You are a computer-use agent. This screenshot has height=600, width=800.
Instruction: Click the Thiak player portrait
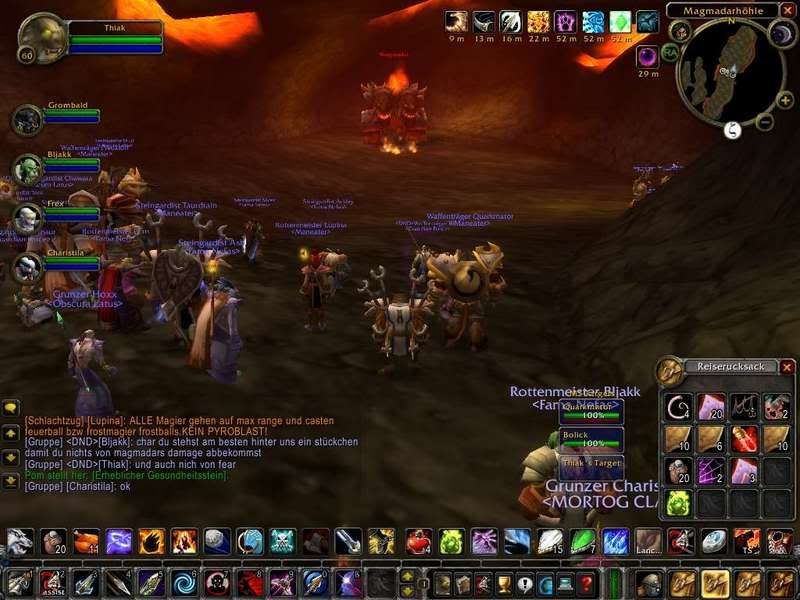point(42,36)
